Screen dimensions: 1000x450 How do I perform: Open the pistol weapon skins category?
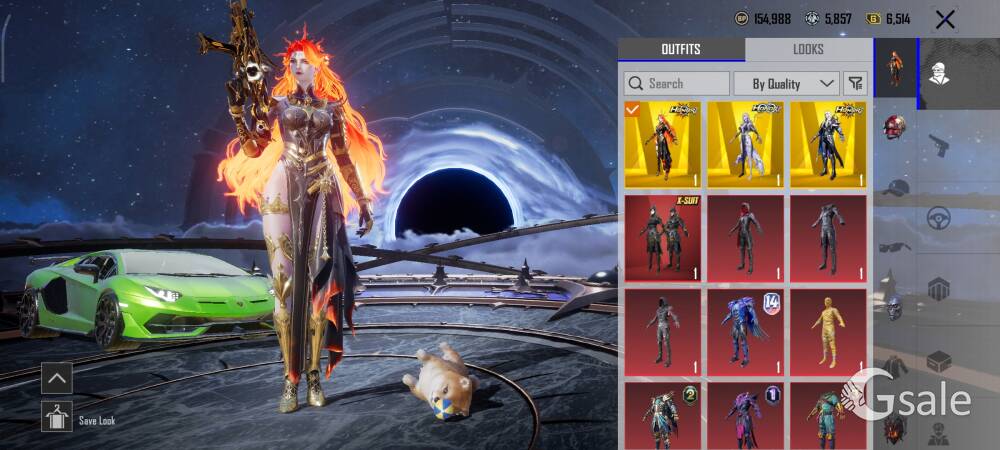(938, 146)
